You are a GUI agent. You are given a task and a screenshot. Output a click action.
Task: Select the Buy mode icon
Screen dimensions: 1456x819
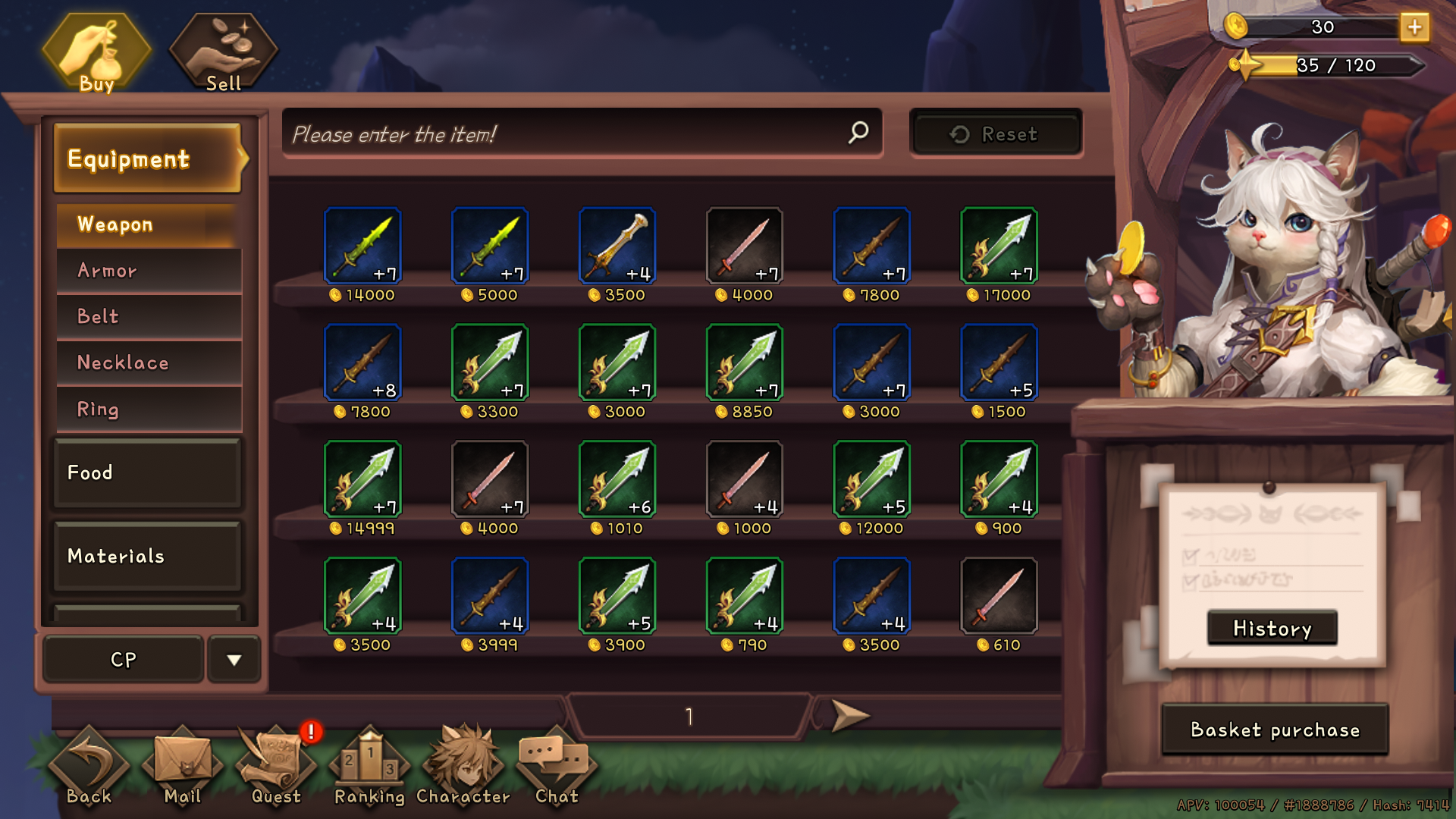[x=97, y=49]
